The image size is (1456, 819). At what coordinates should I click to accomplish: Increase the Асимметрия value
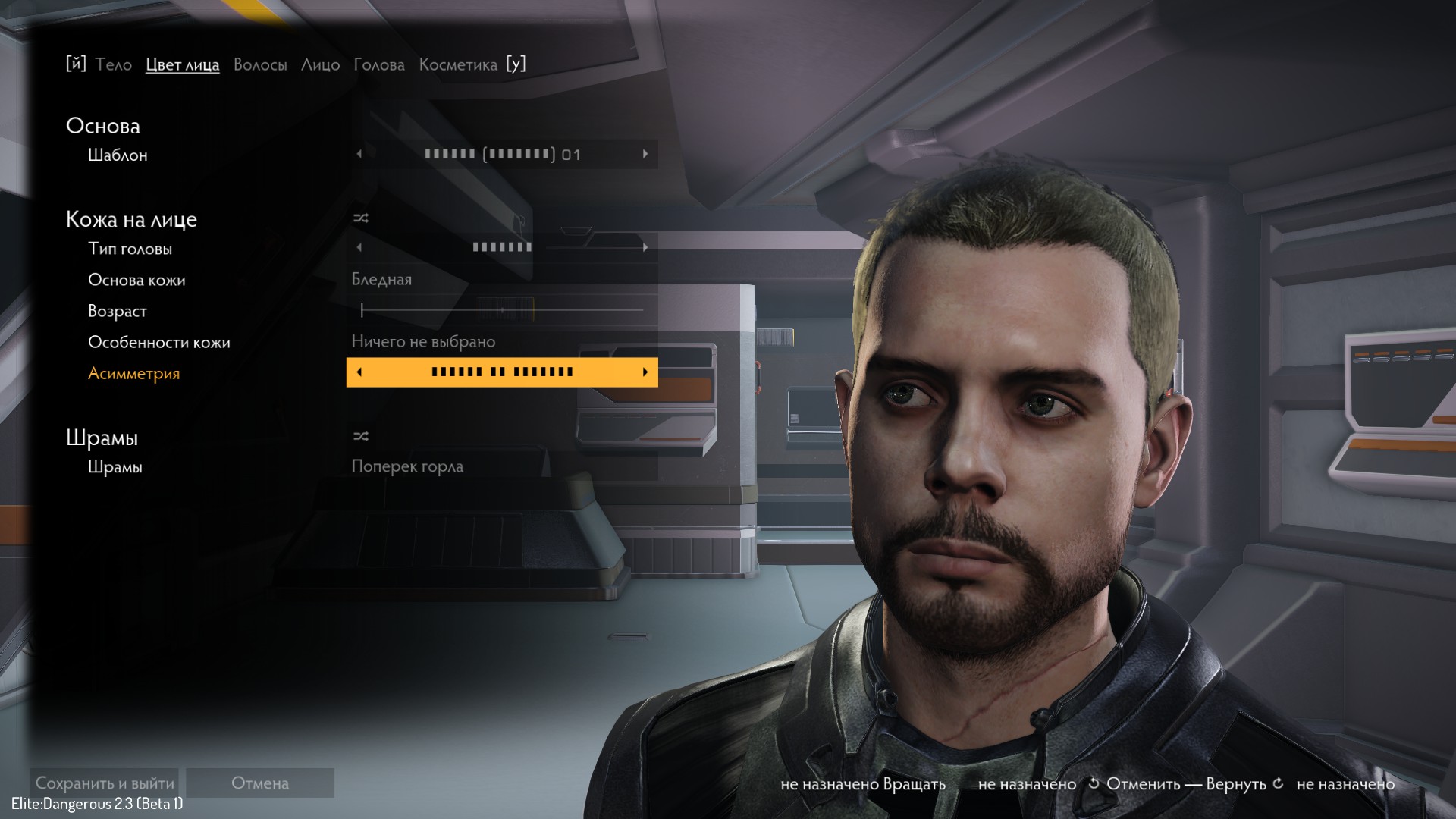click(645, 372)
